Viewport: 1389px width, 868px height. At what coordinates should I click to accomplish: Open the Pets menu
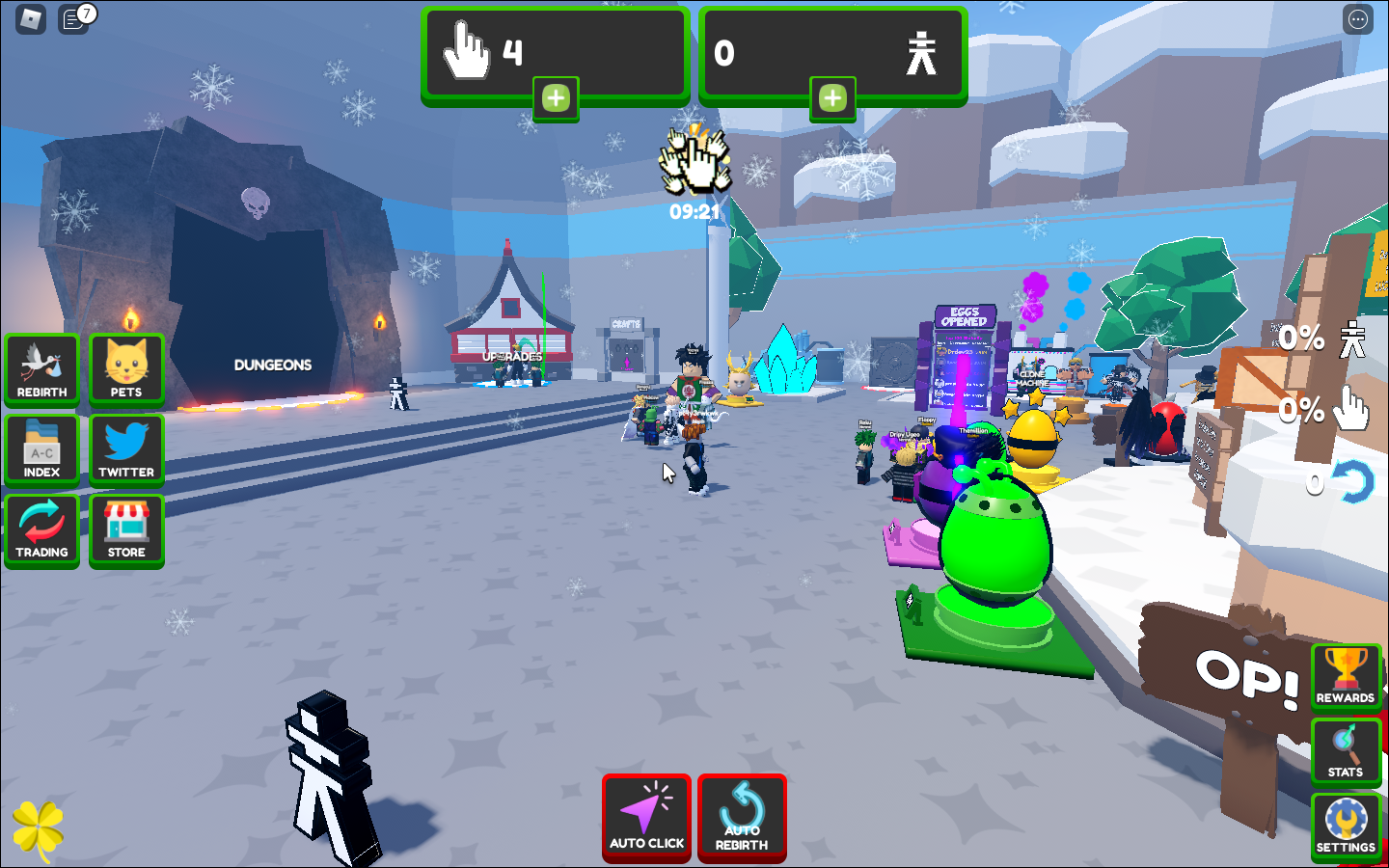click(126, 368)
